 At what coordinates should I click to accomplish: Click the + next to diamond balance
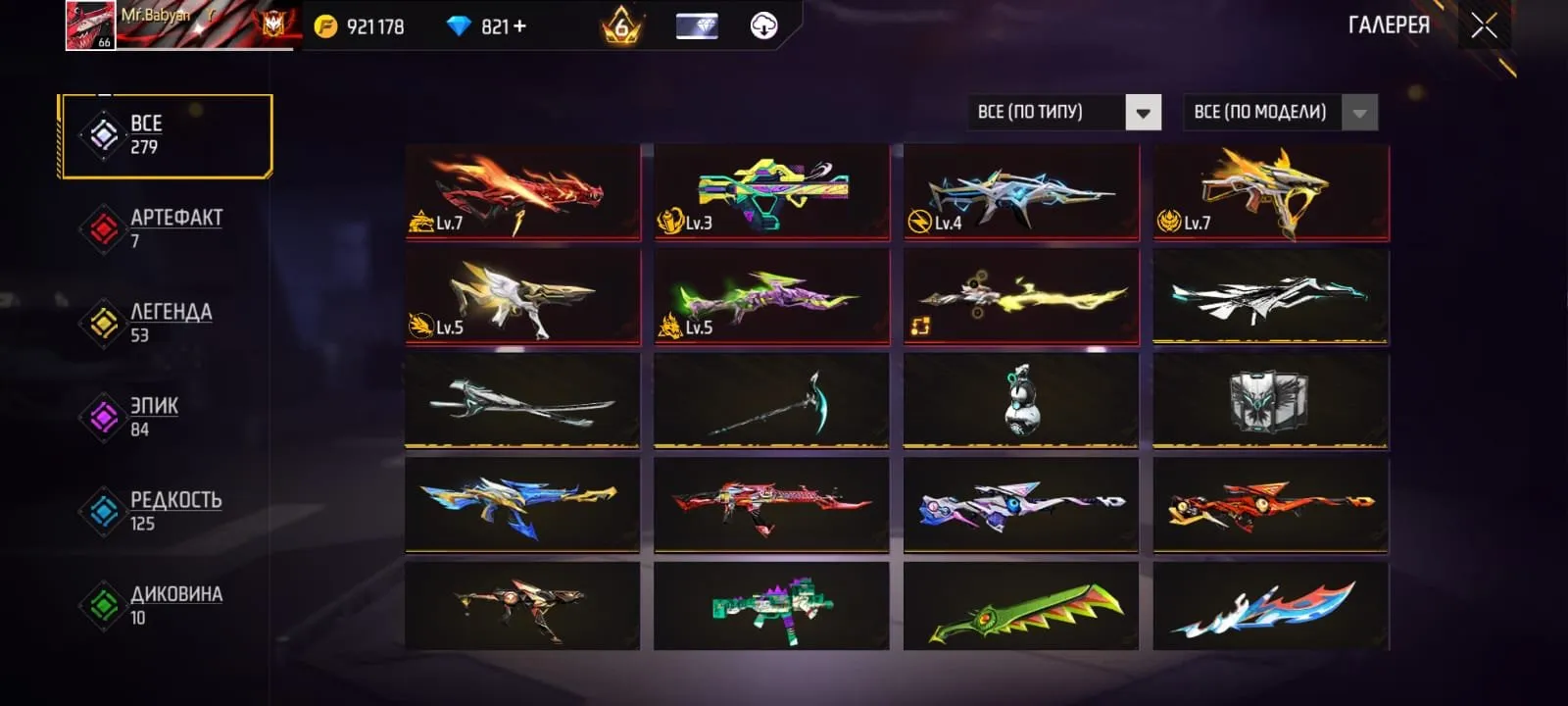tap(521, 26)
